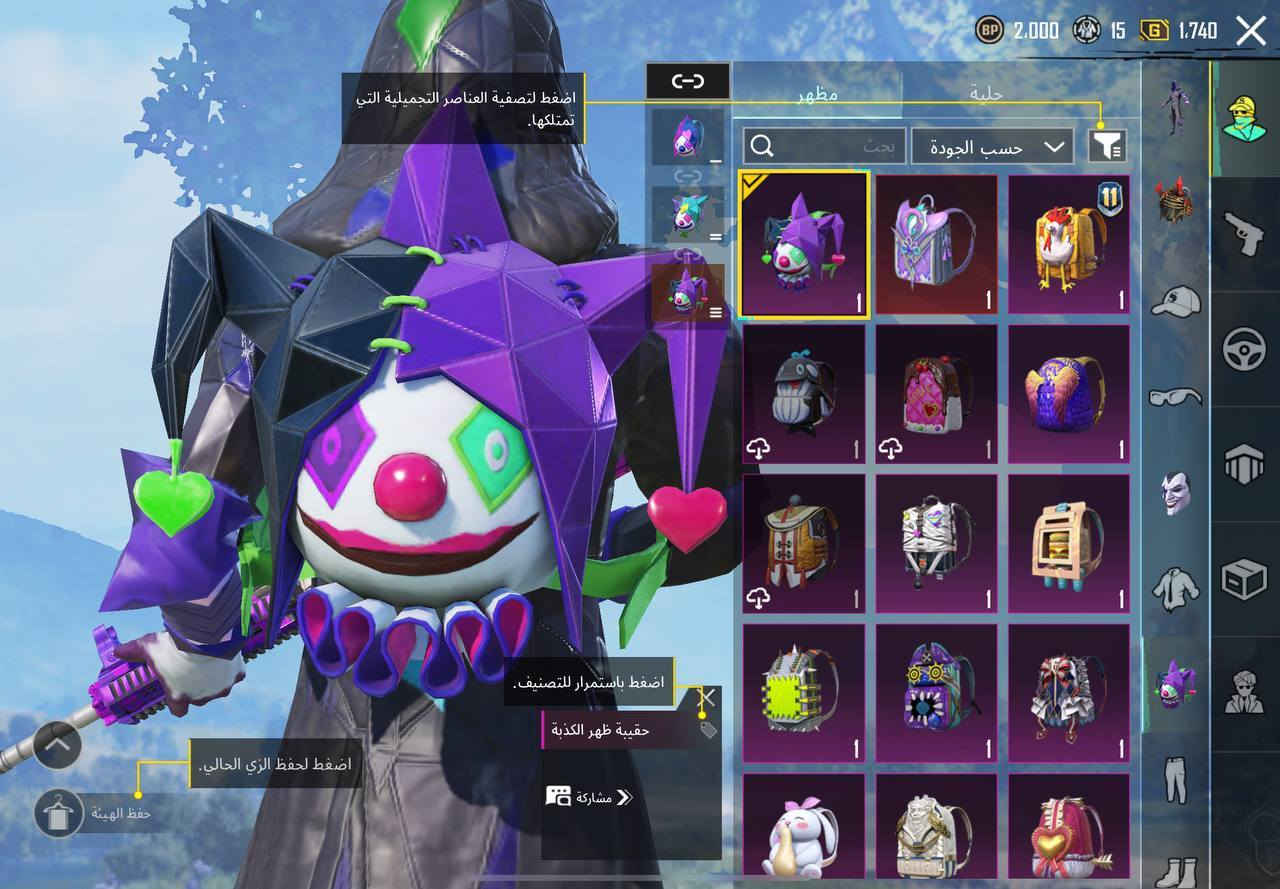Switch to the مظهر tab

pyautogui.click(x=817, y=93)
